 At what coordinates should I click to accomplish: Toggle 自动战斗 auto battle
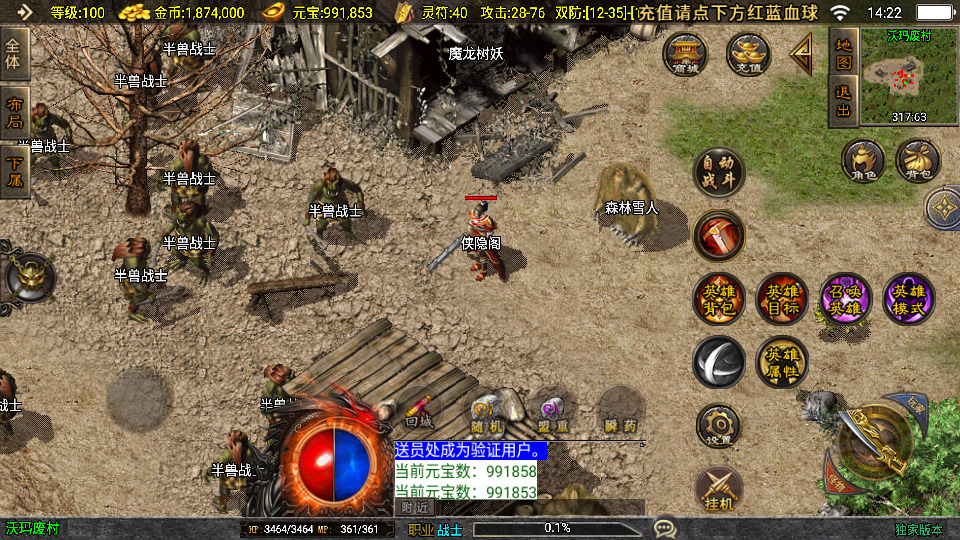[x=719, y=173]
